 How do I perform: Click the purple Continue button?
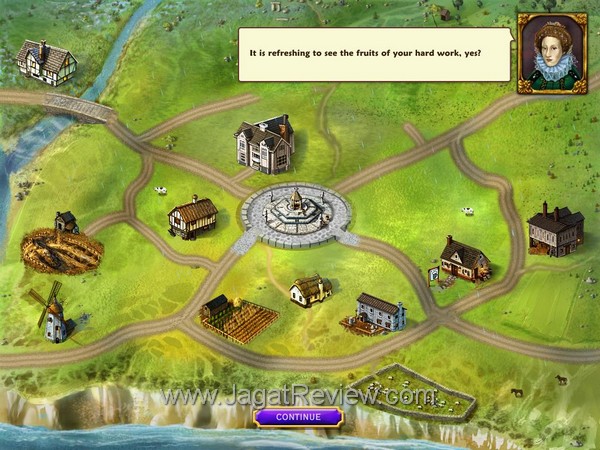coord(298,417)
